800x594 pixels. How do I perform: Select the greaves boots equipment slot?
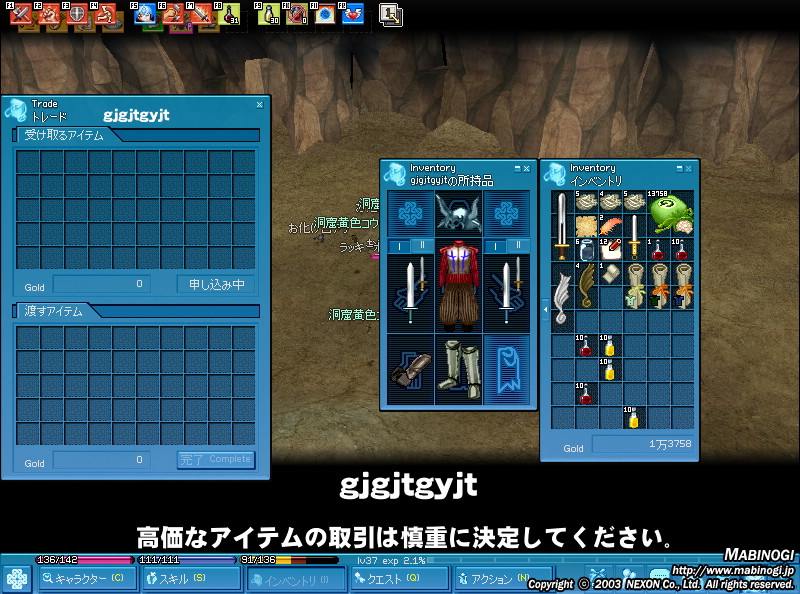[x=460, y=369]
